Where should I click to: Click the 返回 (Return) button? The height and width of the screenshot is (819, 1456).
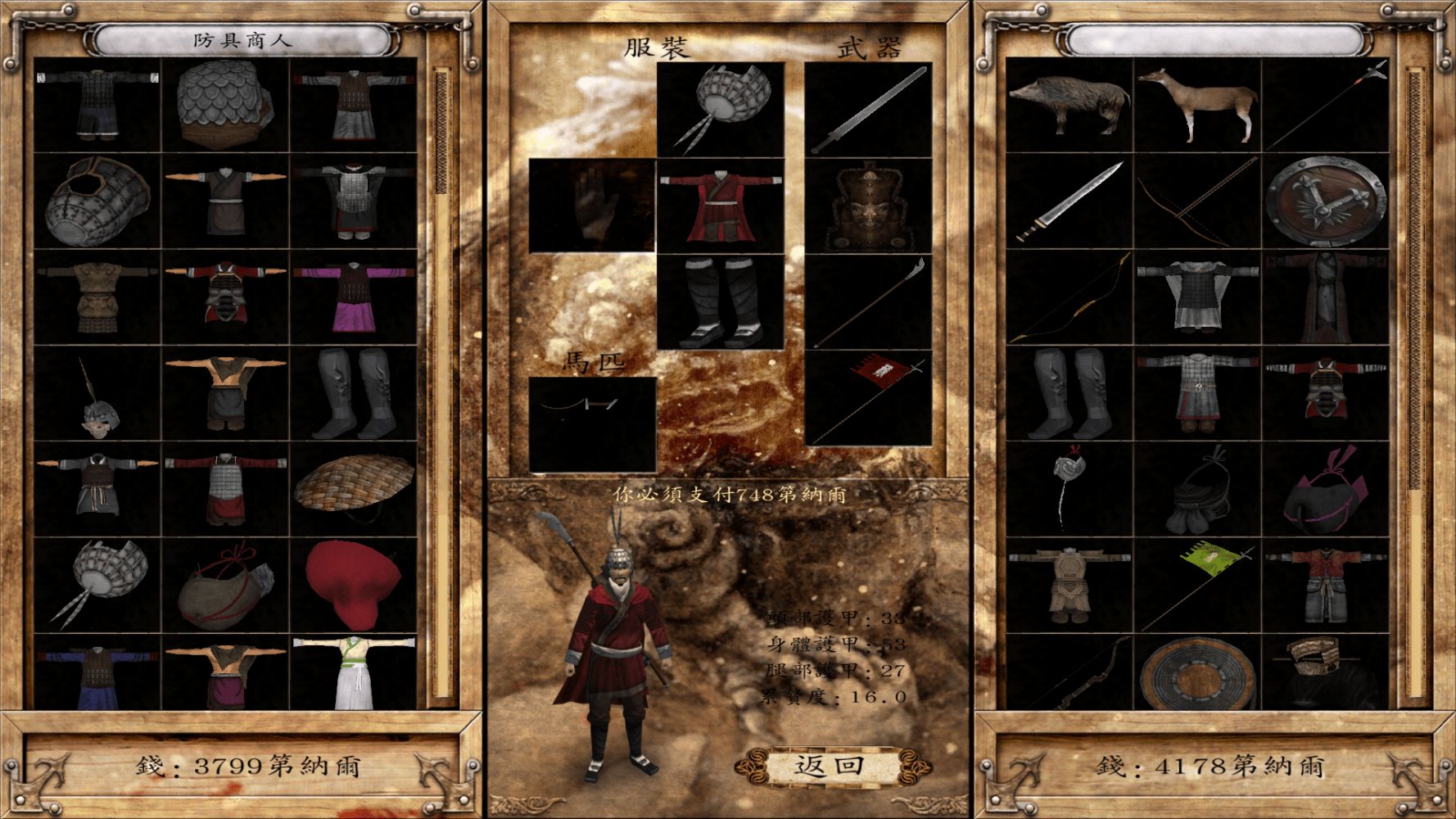click(830, 767)
